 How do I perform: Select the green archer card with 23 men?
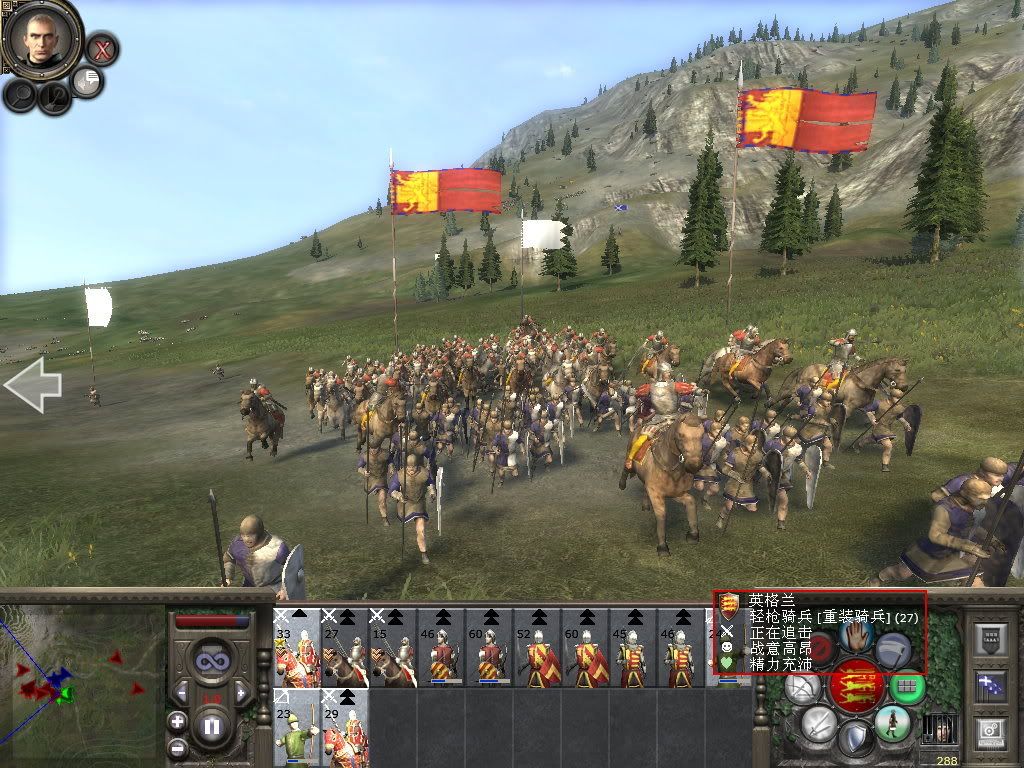(297, 727)
